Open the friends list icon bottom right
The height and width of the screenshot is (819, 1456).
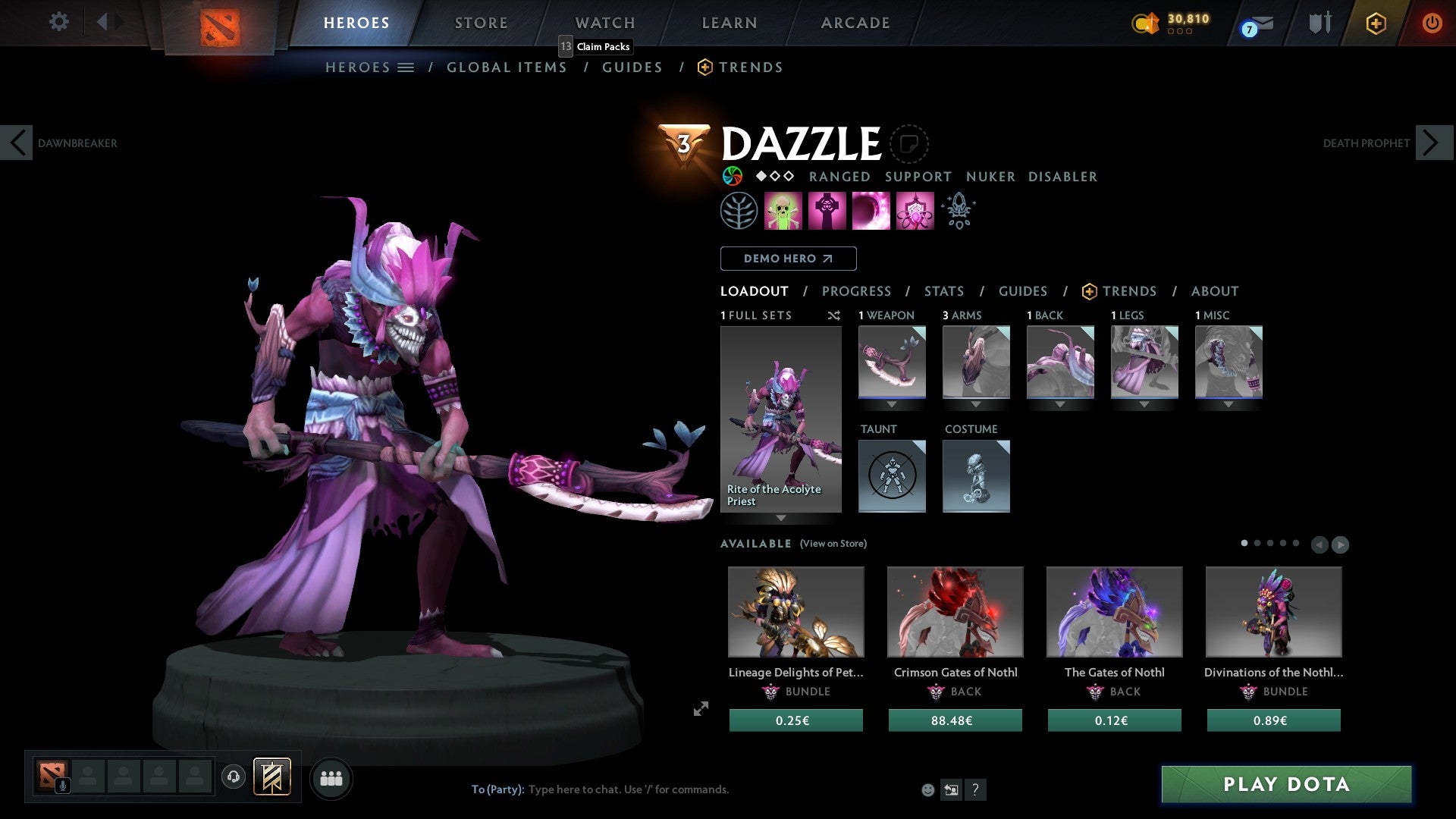[x=331, y=777]
